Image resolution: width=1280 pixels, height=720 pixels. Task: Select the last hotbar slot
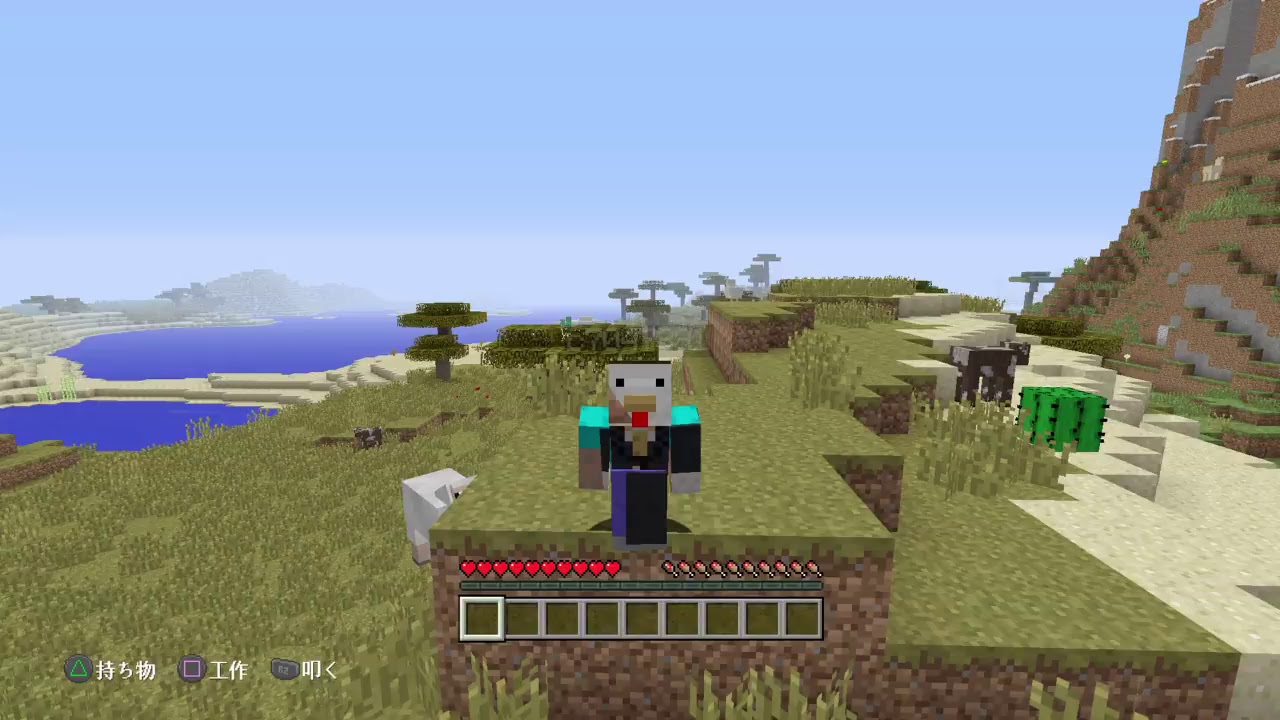pos(800,619)
